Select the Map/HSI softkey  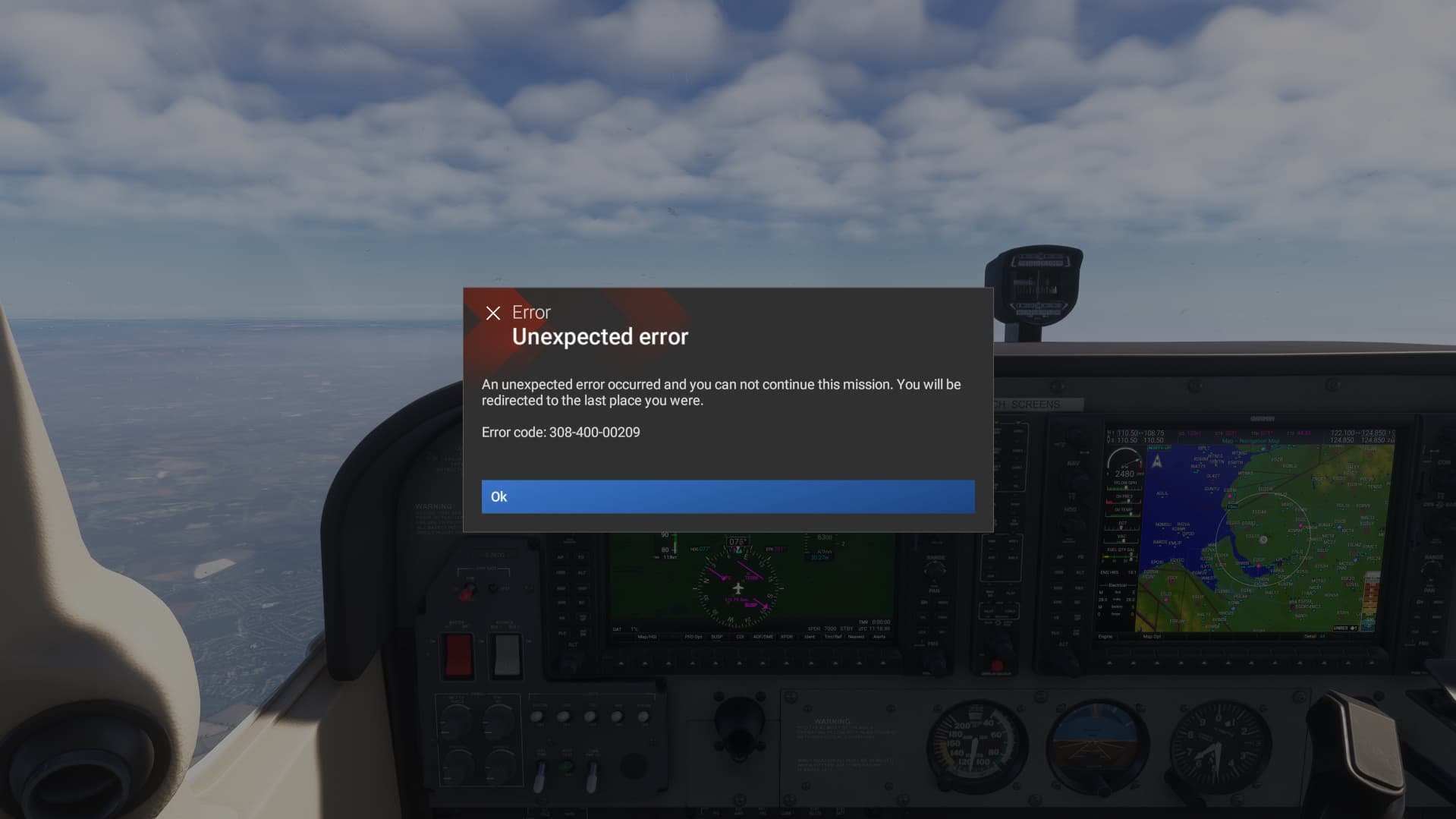click(646, 637)
